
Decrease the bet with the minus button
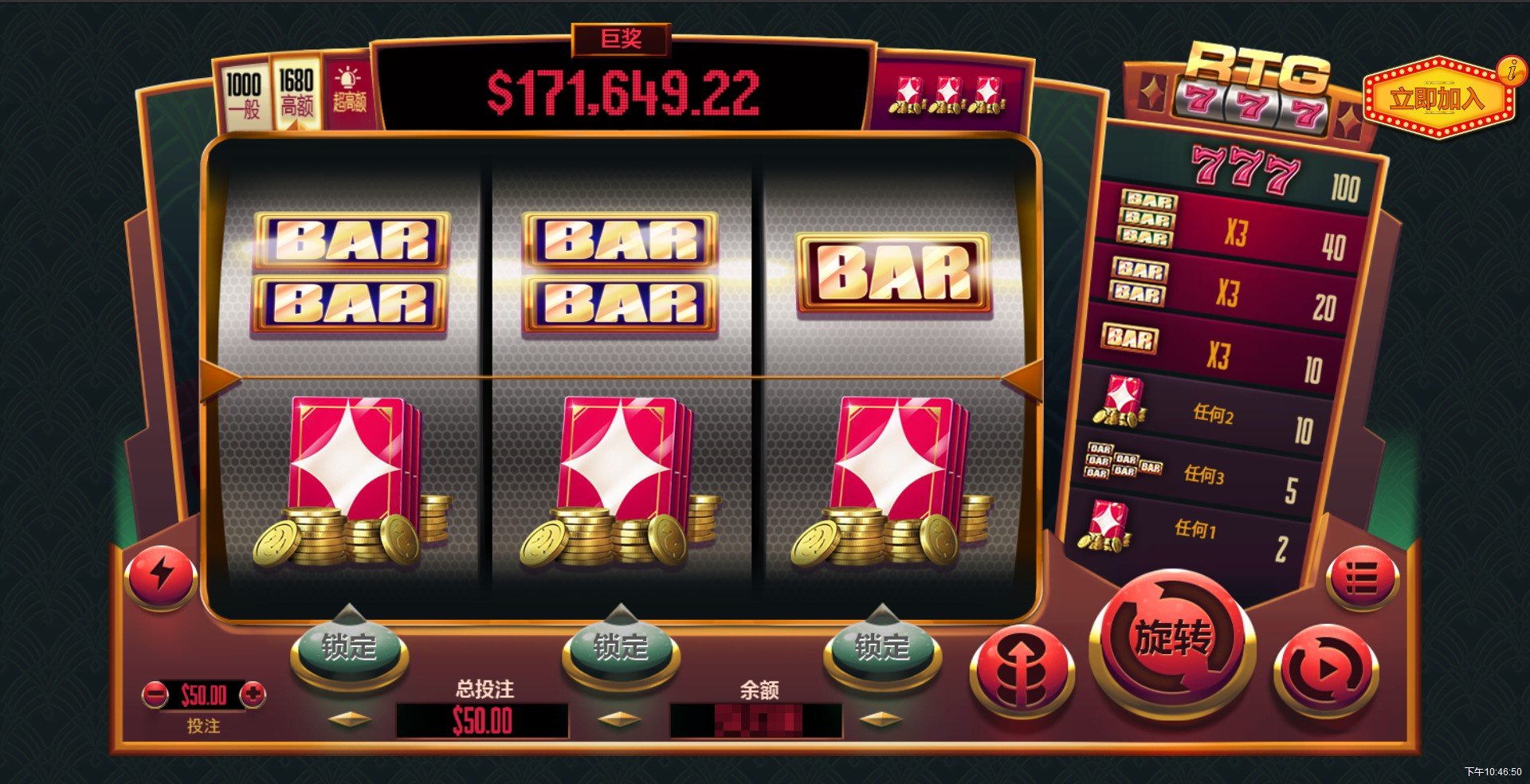click(155, 695)
